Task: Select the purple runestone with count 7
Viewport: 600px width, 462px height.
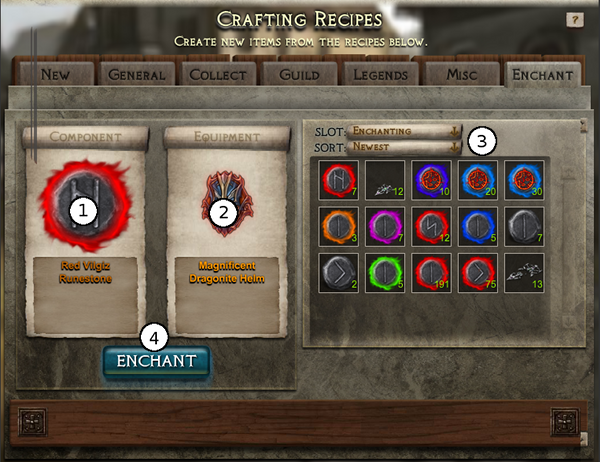Action: [385, 226]
